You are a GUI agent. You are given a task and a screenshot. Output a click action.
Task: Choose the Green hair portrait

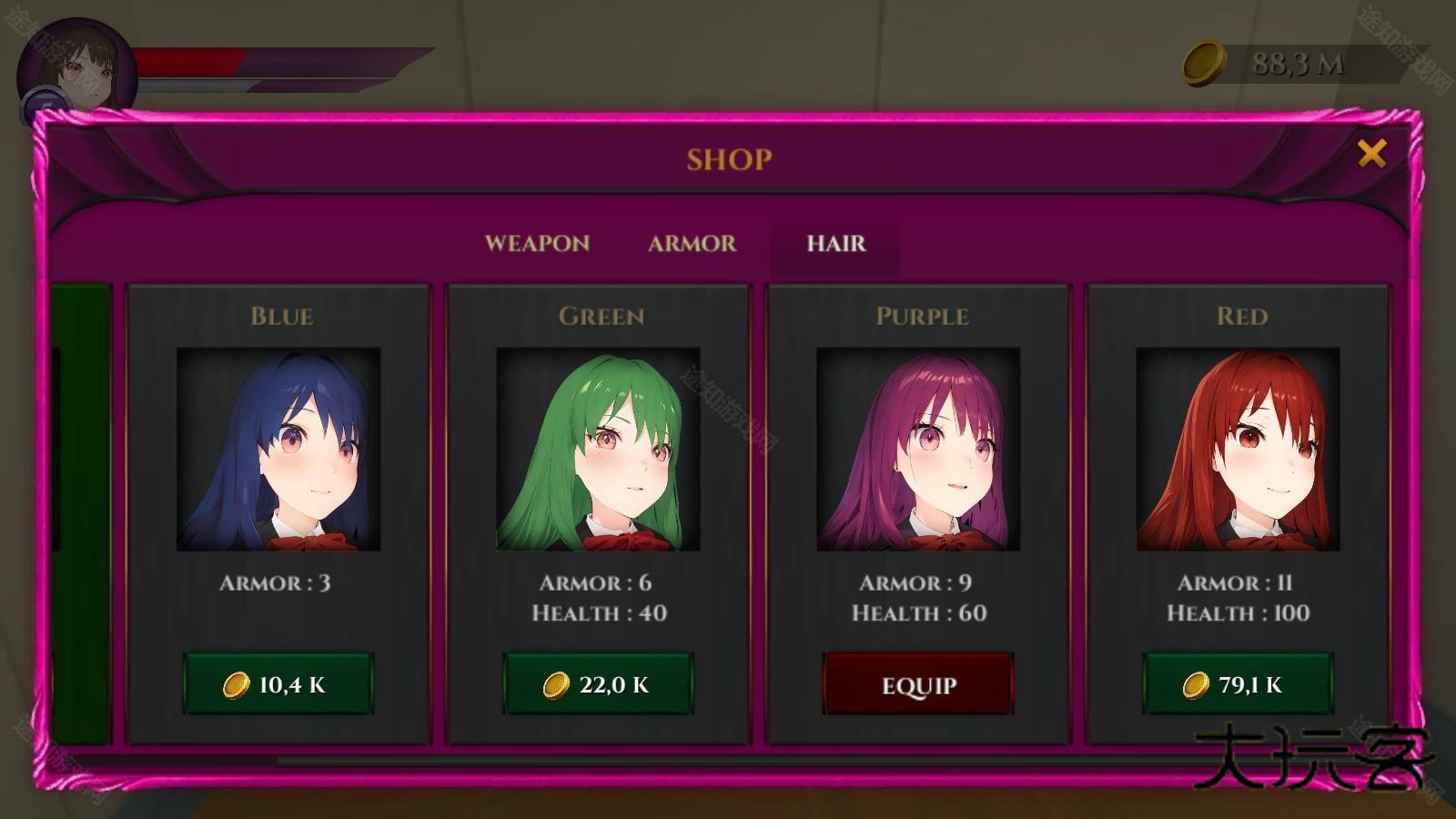pos(599,450)
